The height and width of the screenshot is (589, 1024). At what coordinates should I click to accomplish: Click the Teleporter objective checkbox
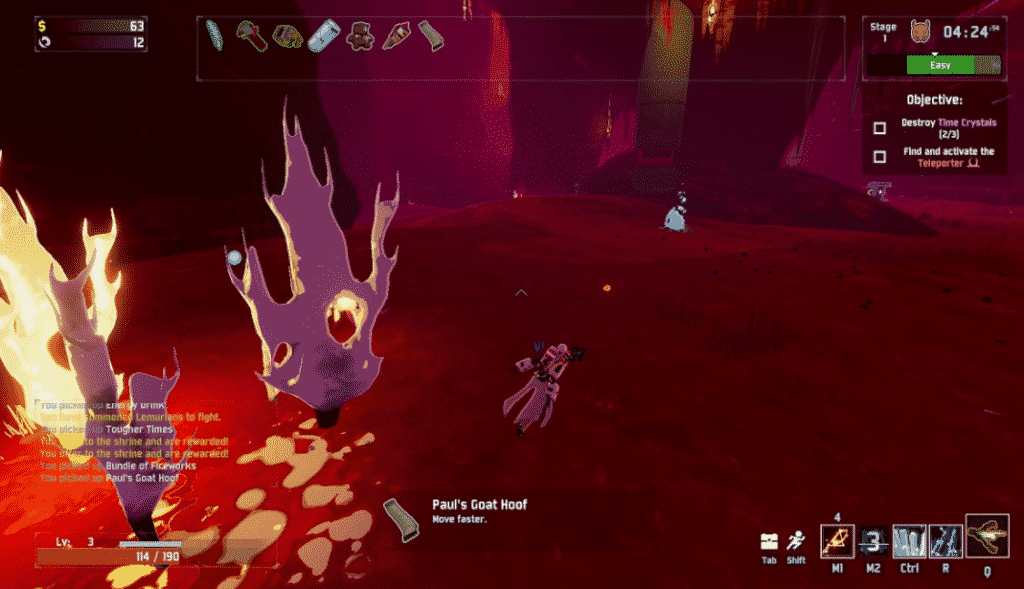click(x=879, y=157)
